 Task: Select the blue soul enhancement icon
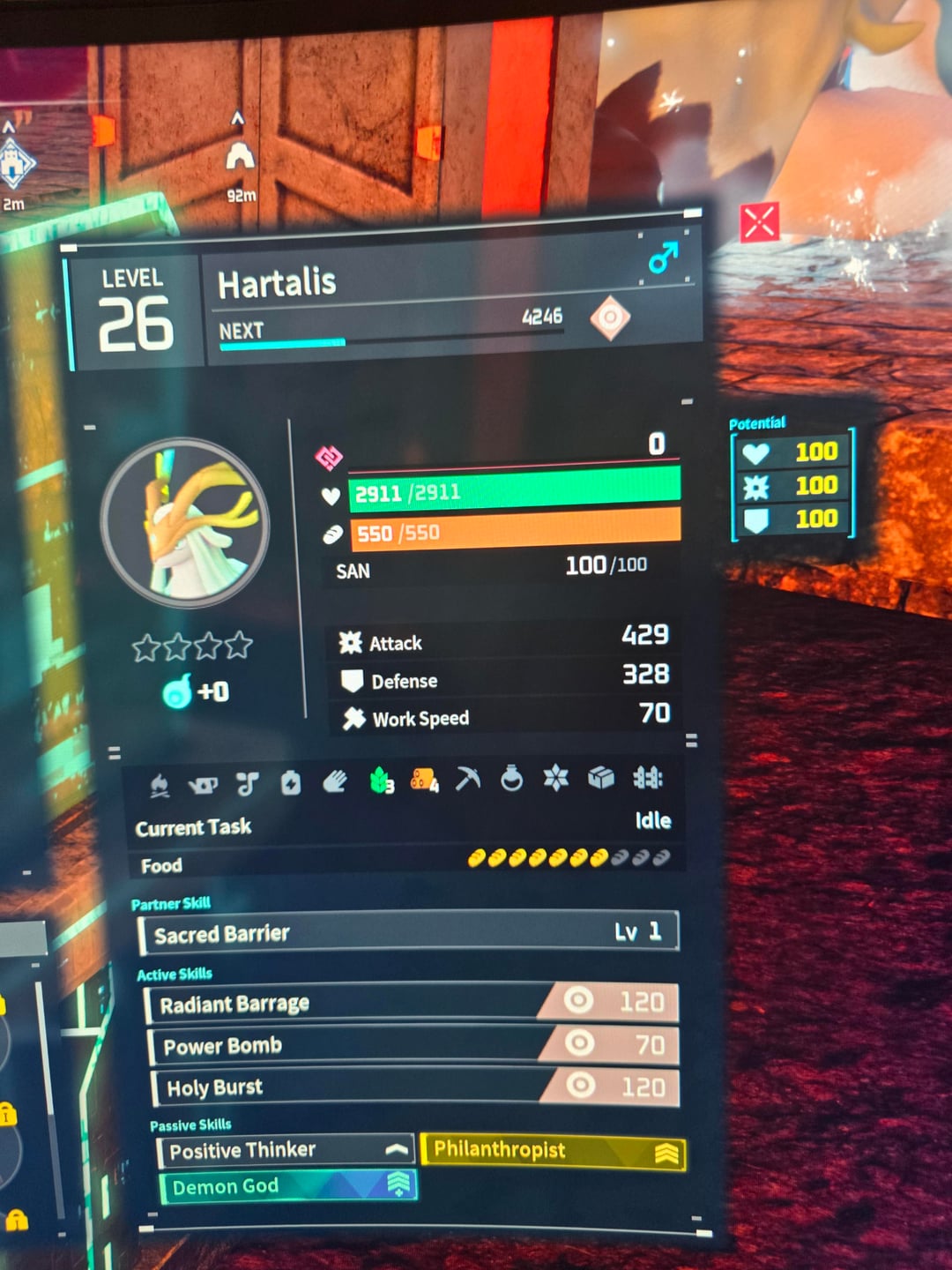click(176, 692)
